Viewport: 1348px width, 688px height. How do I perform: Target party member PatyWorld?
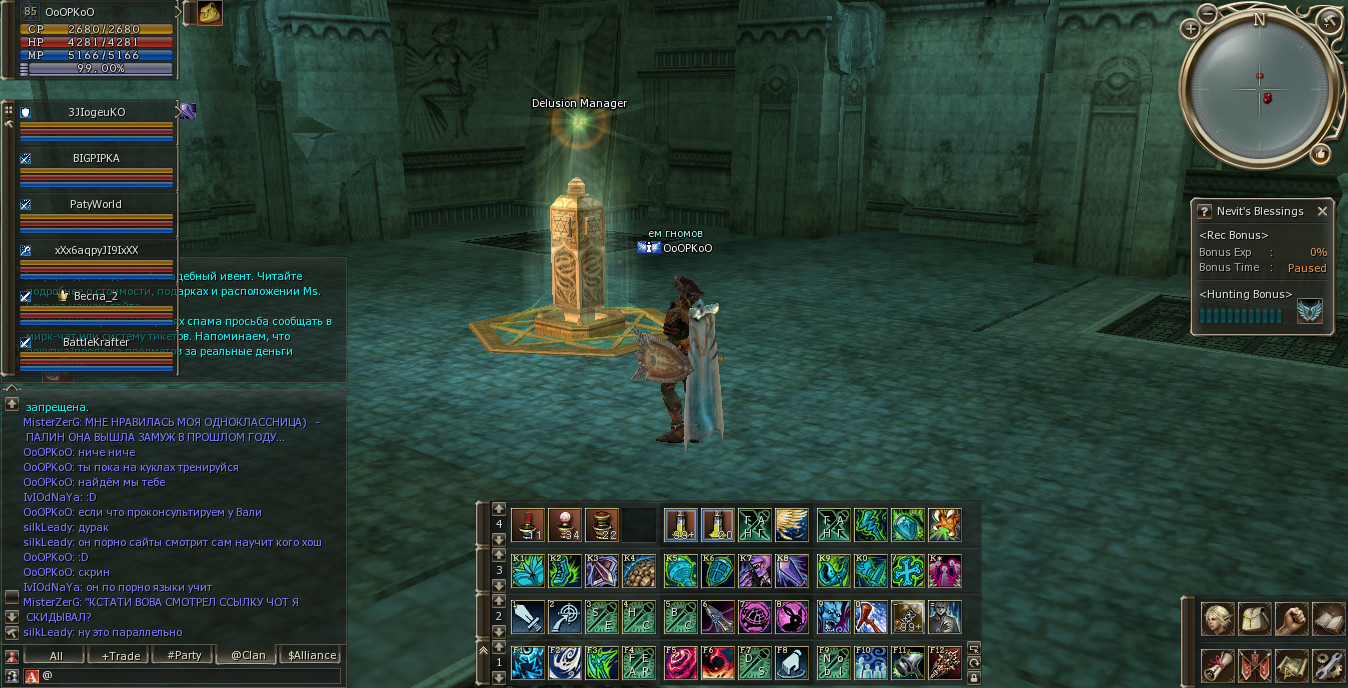click(x=96, y=204)
